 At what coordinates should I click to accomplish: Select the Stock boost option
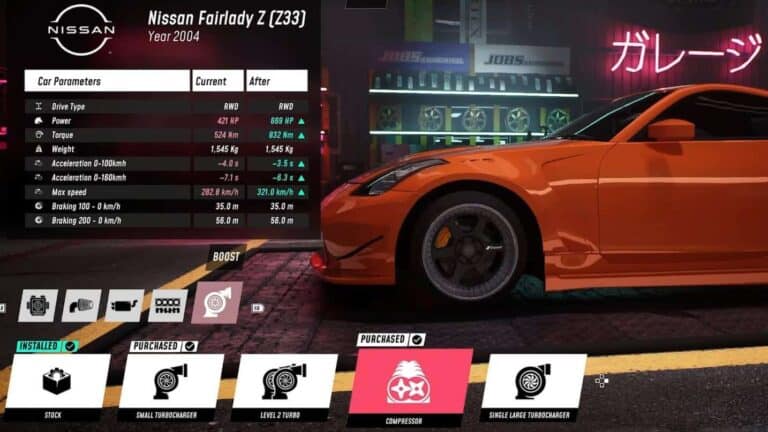tap(58, 382)
